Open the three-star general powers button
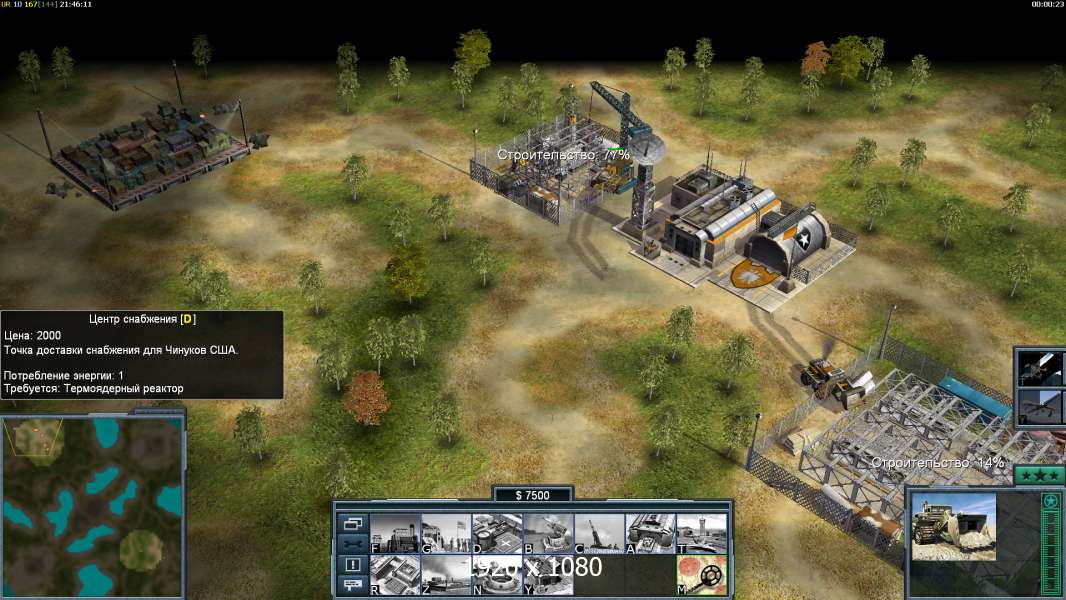Screen dimensions: 1066x600 1038,476
